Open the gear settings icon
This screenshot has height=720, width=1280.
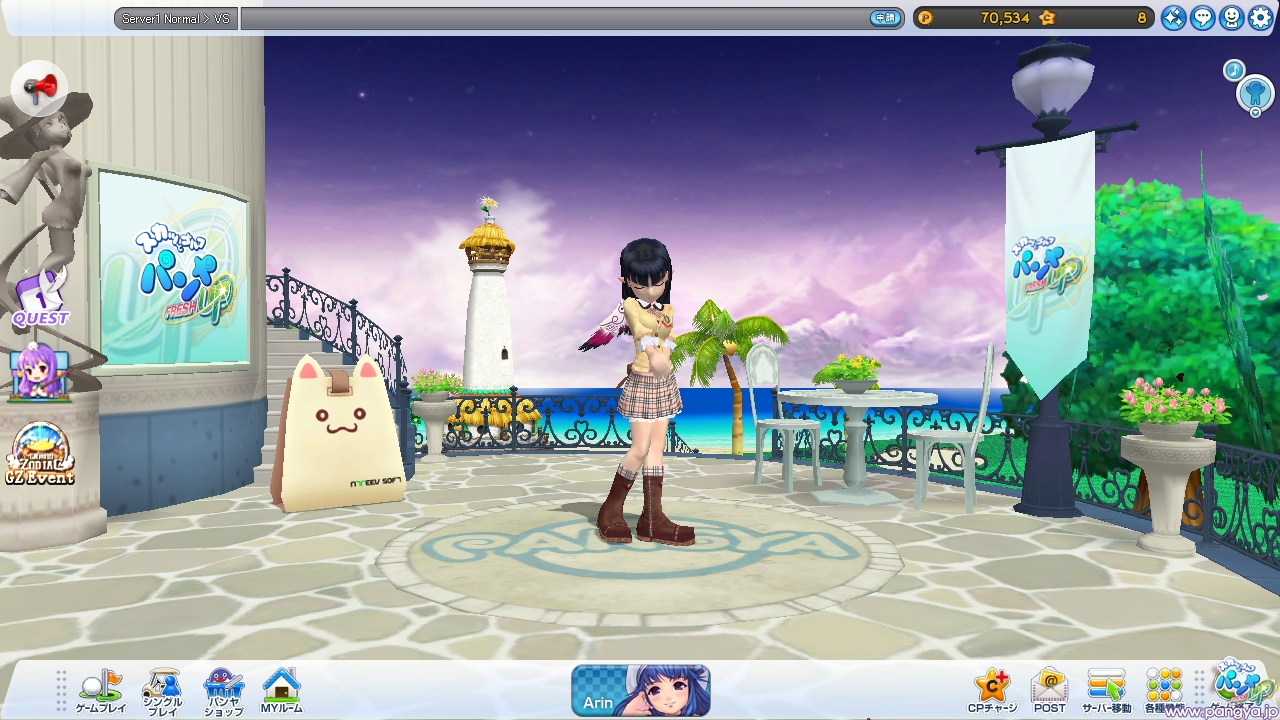pos(1259,17)
